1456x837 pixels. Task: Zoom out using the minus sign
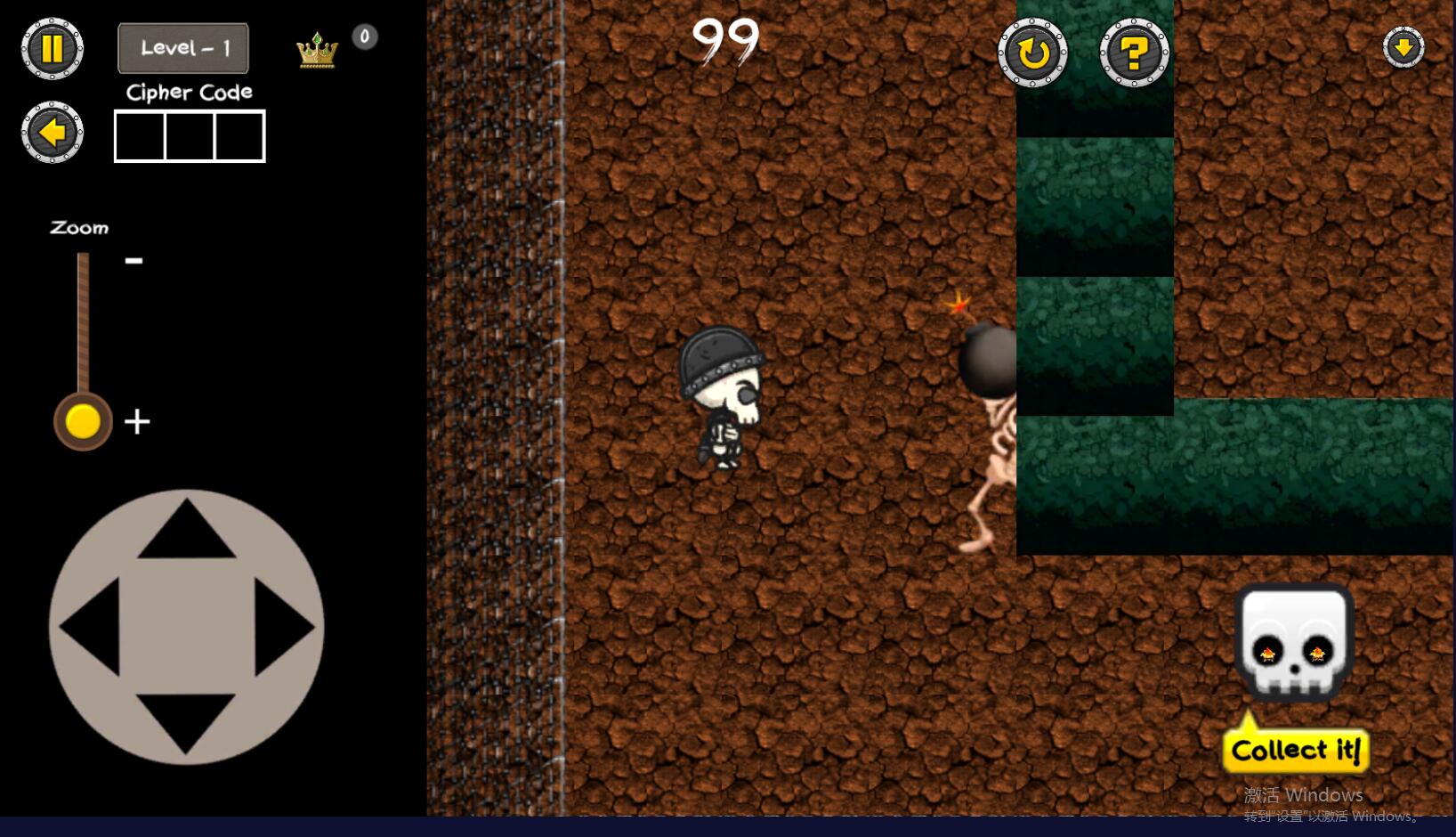(133, 261)
